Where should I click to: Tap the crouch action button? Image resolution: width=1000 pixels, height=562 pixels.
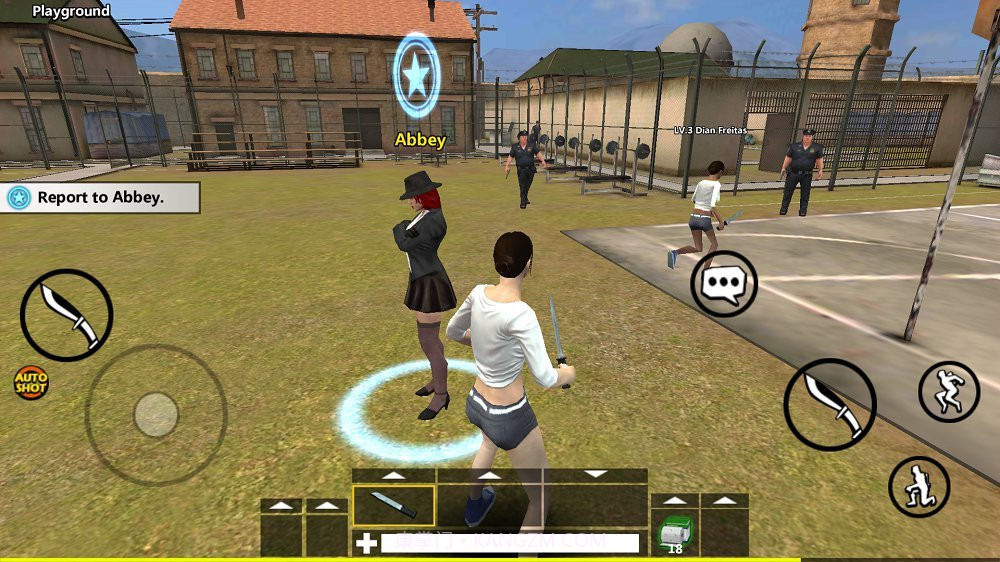(x=918, y=487)
